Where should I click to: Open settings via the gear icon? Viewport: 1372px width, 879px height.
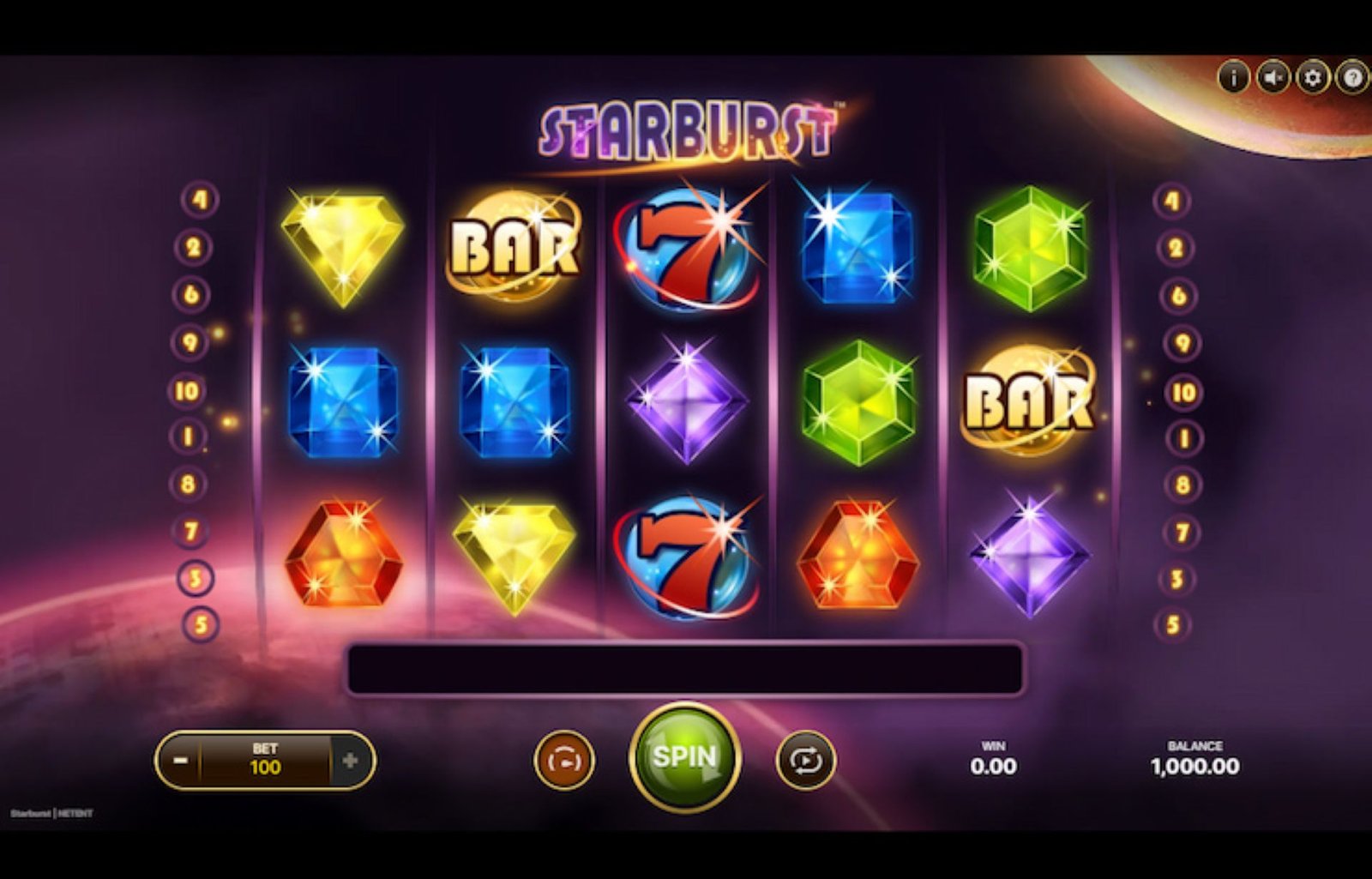point(1312,78)
